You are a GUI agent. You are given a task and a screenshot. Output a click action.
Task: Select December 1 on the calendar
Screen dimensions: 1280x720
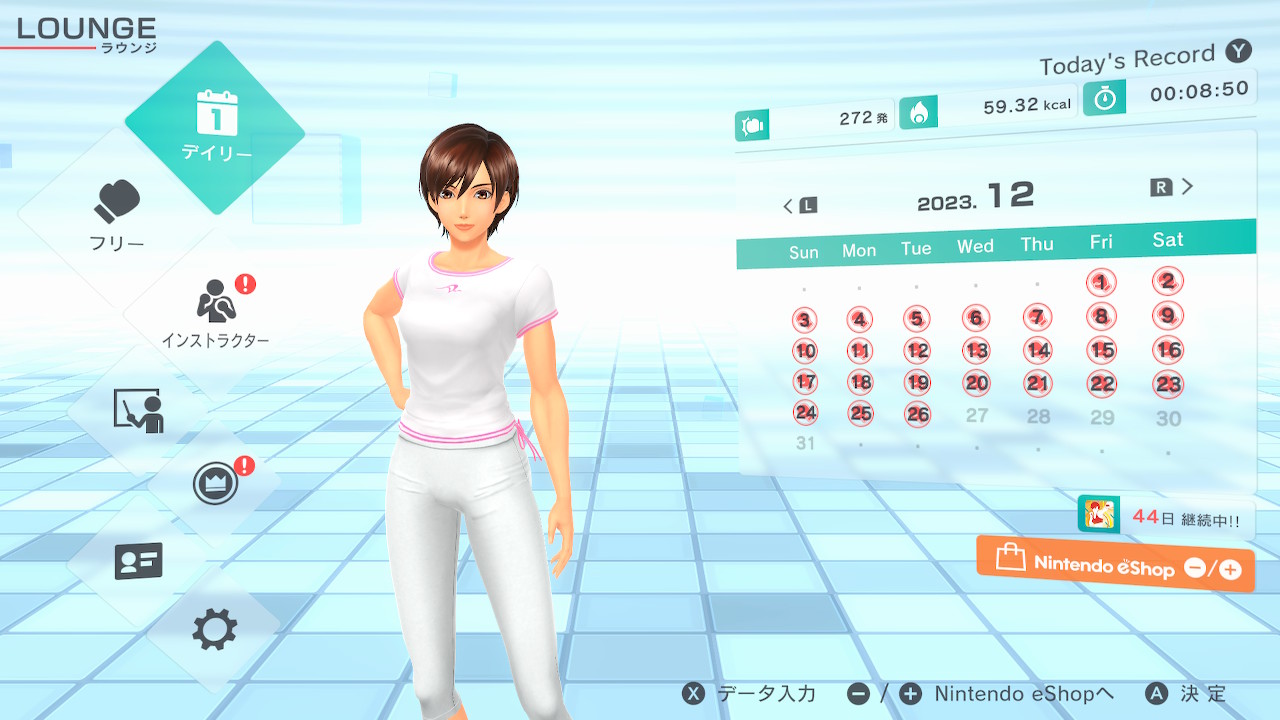[1100, 283]
